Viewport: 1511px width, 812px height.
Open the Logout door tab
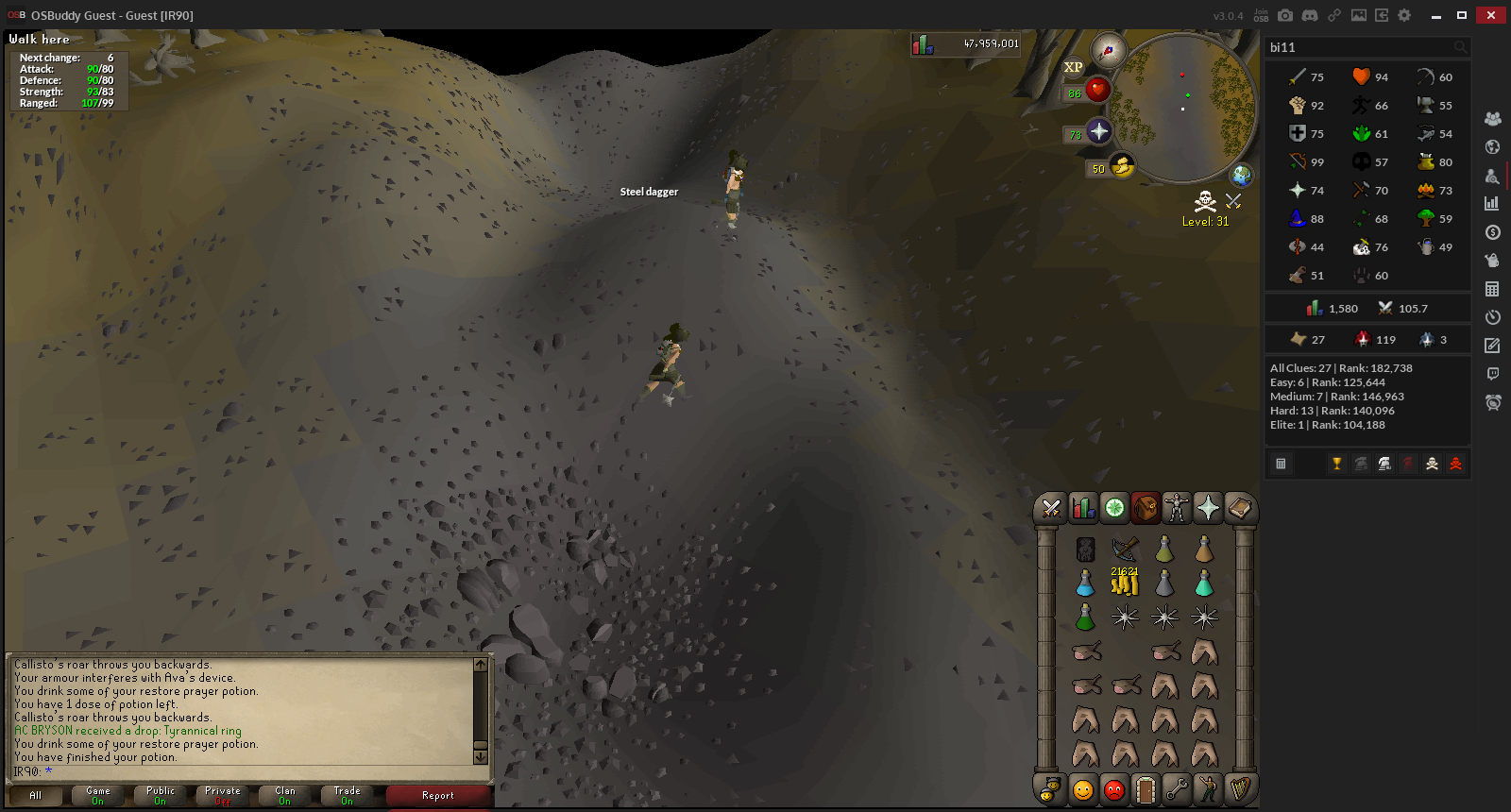(1146, 789)
